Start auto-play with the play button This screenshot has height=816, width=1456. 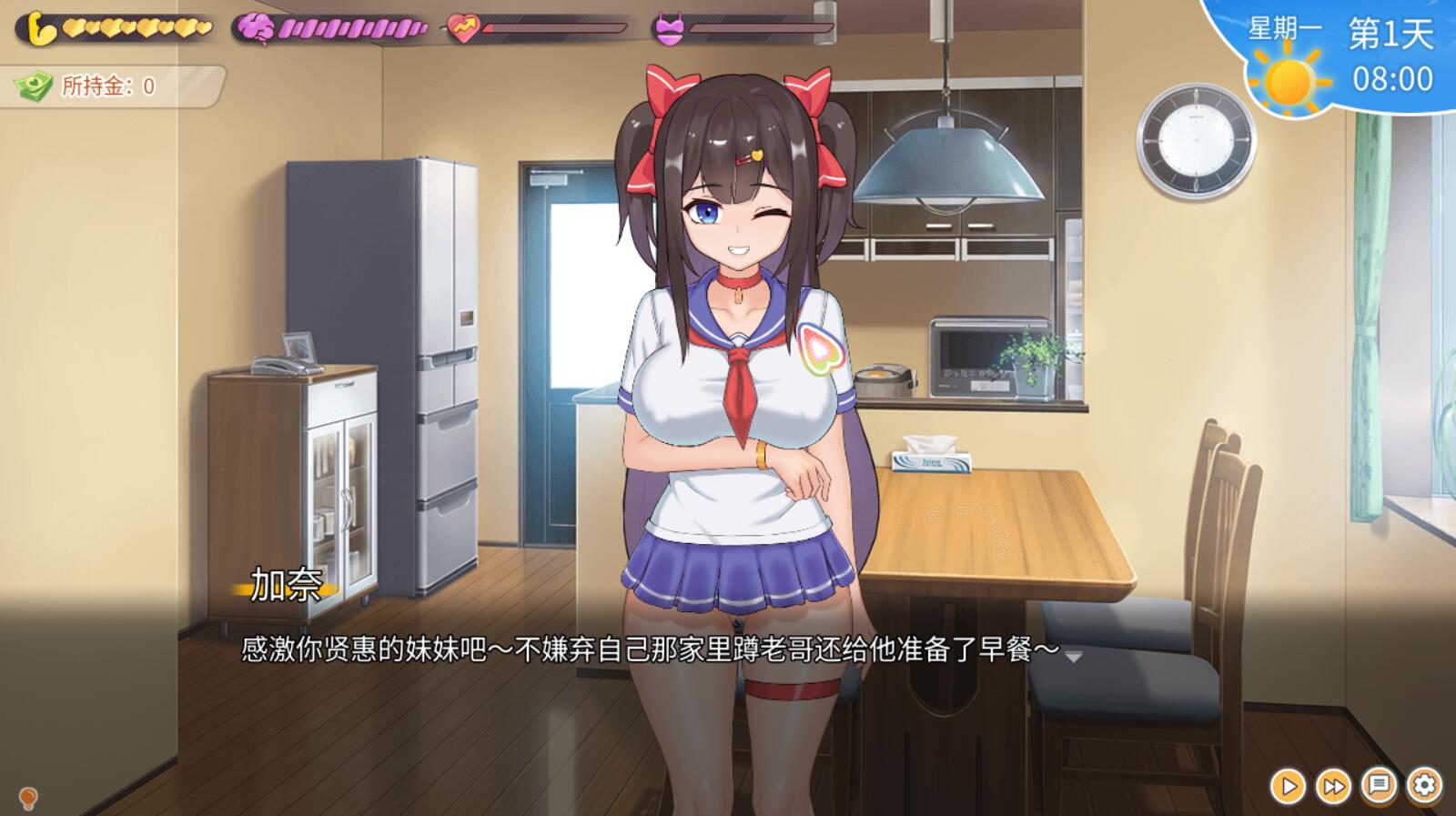point(1288,786)
